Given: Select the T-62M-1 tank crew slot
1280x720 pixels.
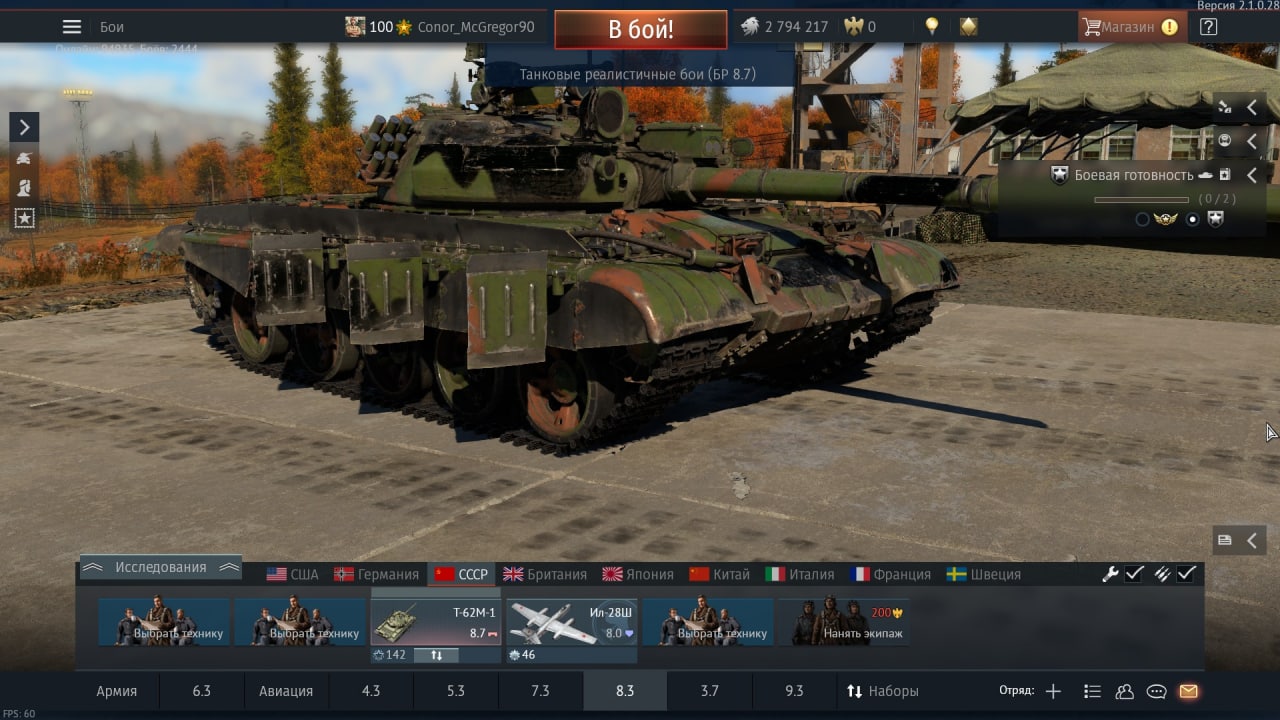Looking at the screenshot, I should point(435,622).
